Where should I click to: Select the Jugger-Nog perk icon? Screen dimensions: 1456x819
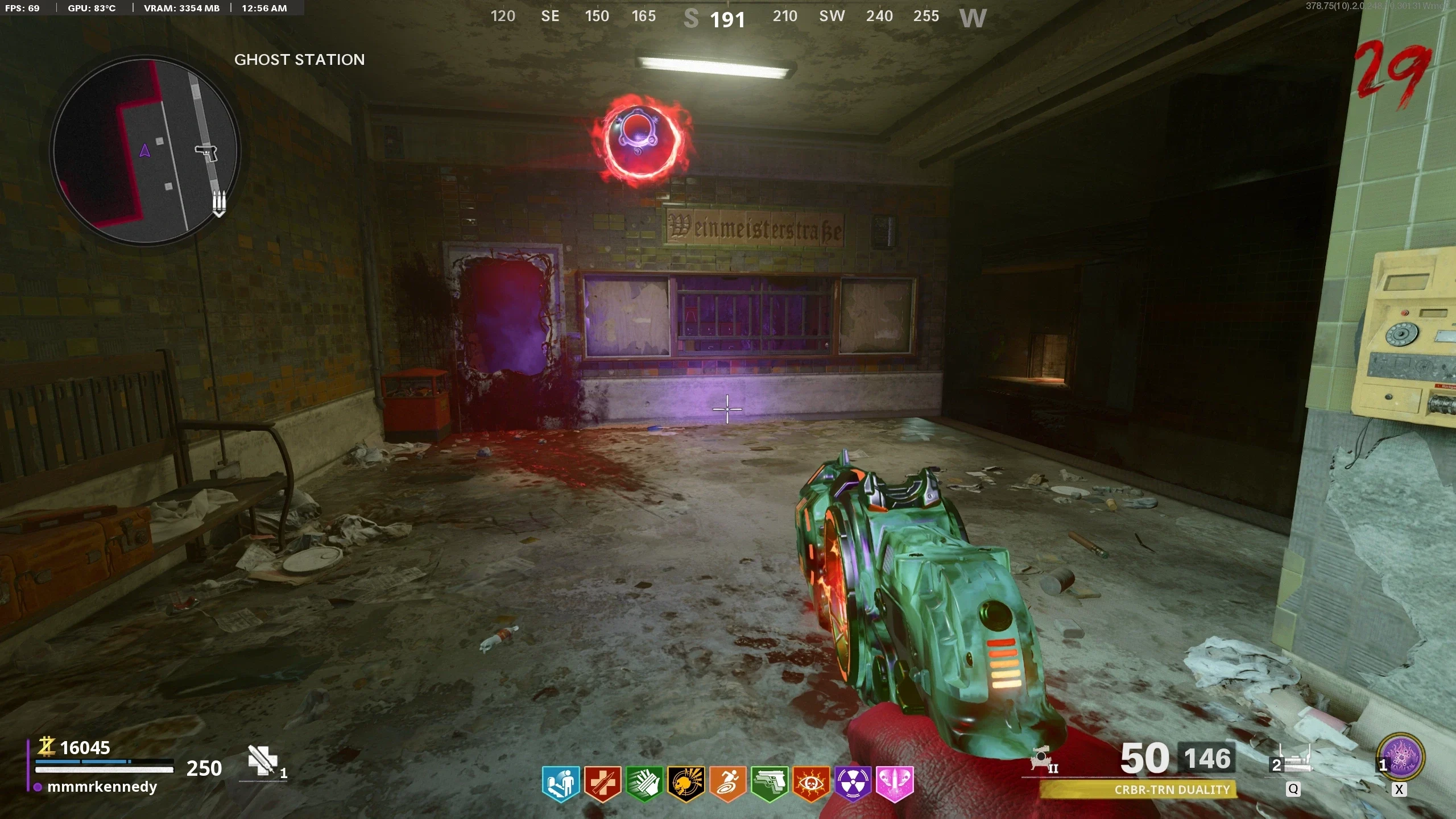[x=602, y=784]
